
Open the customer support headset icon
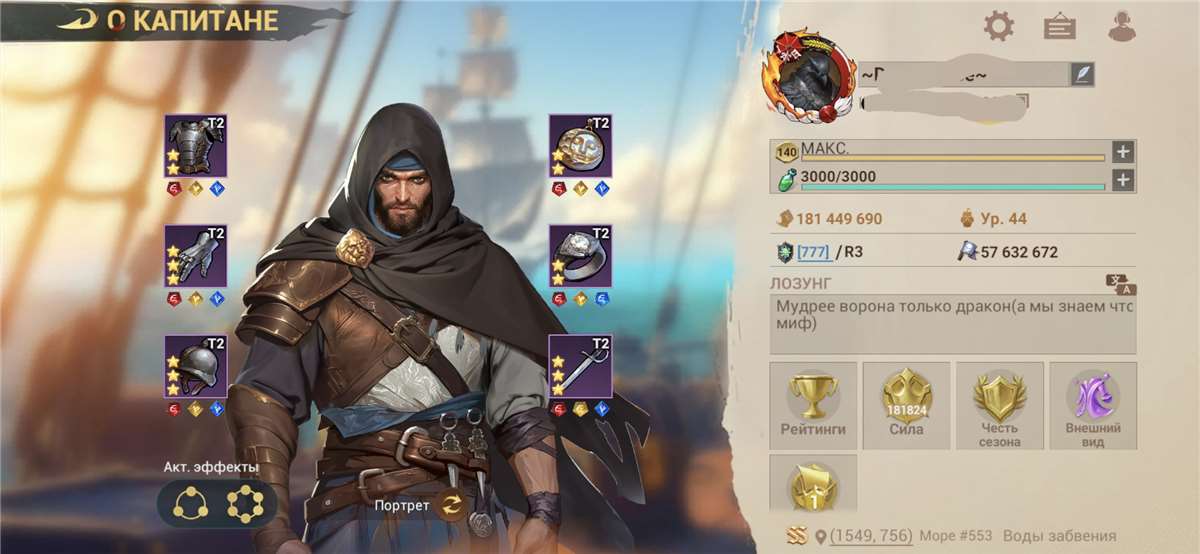coord(1122,26)
